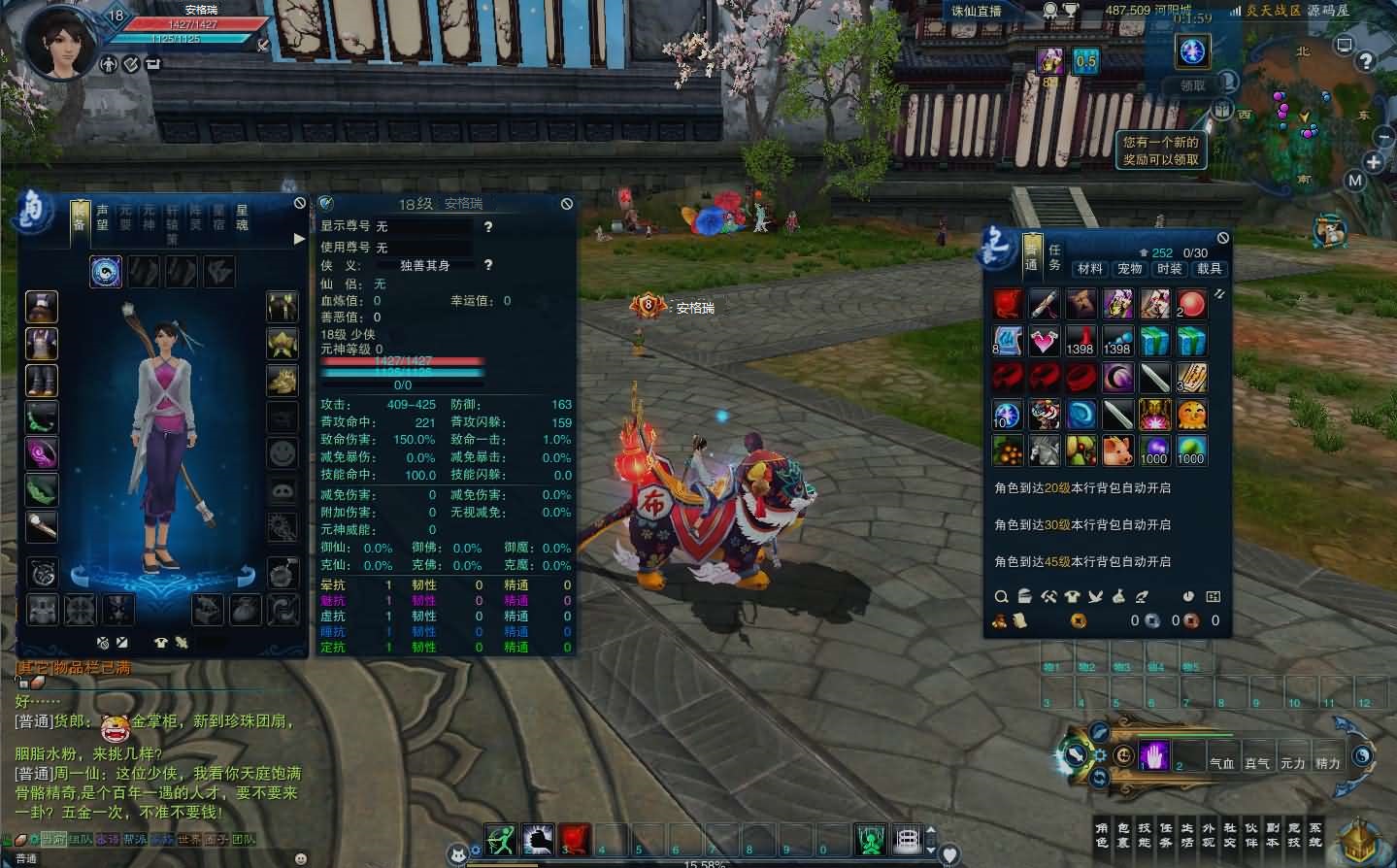
Task: Toggle the 帮派 chat channel filter
Action: coord(135,843)
